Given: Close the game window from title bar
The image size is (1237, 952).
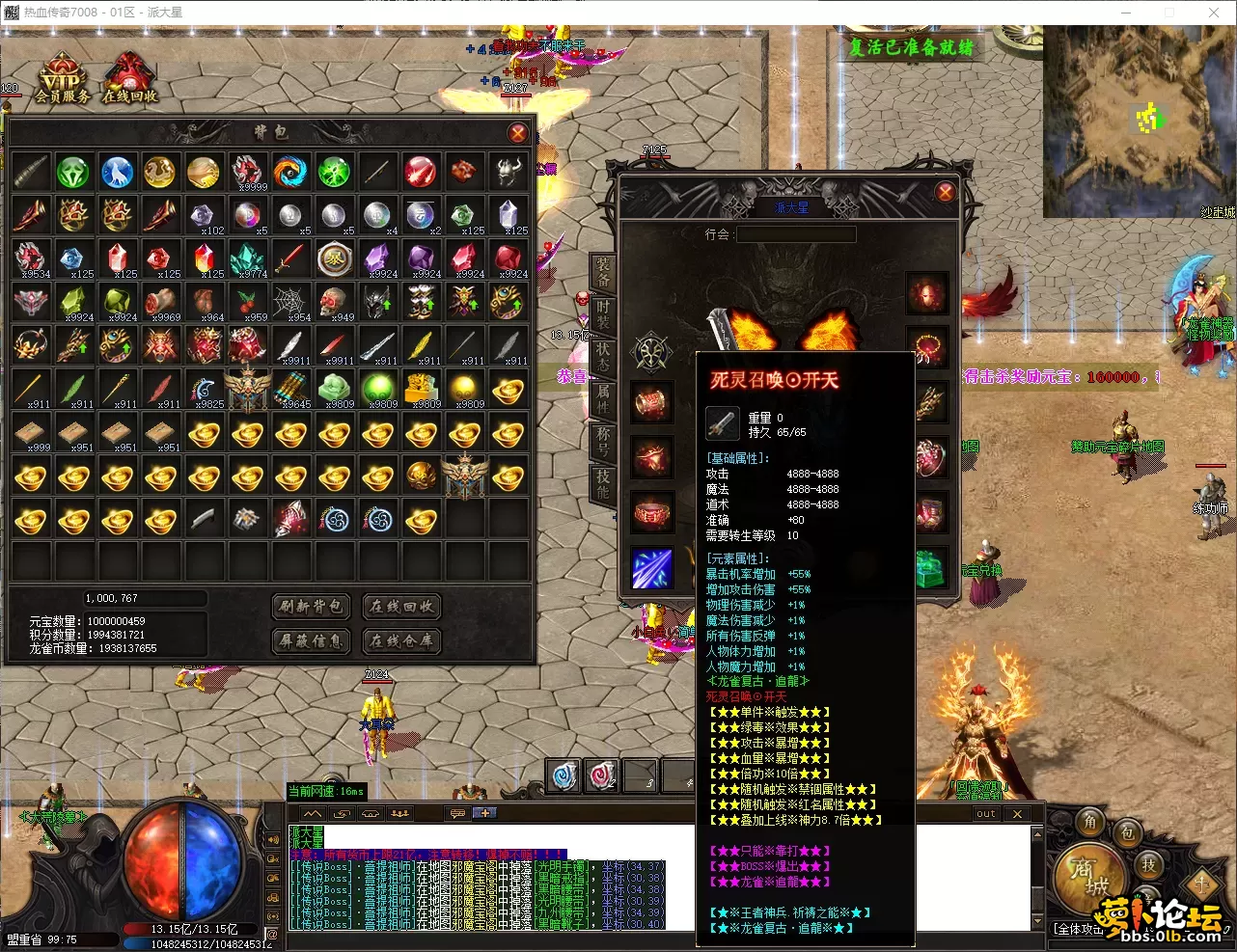Looking at the screenshot, I should click(1214, 13).
